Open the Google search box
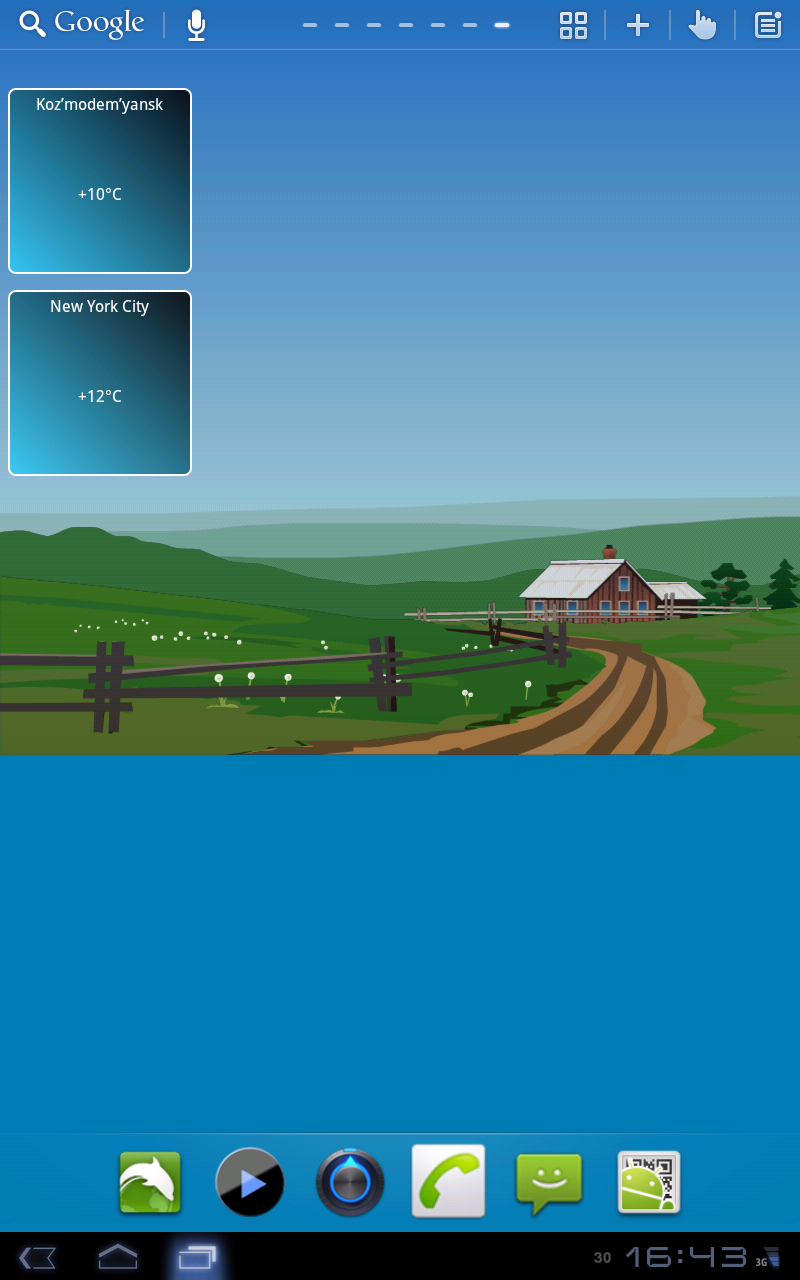This screenshot has width=800, height=1280. [83, 24]
